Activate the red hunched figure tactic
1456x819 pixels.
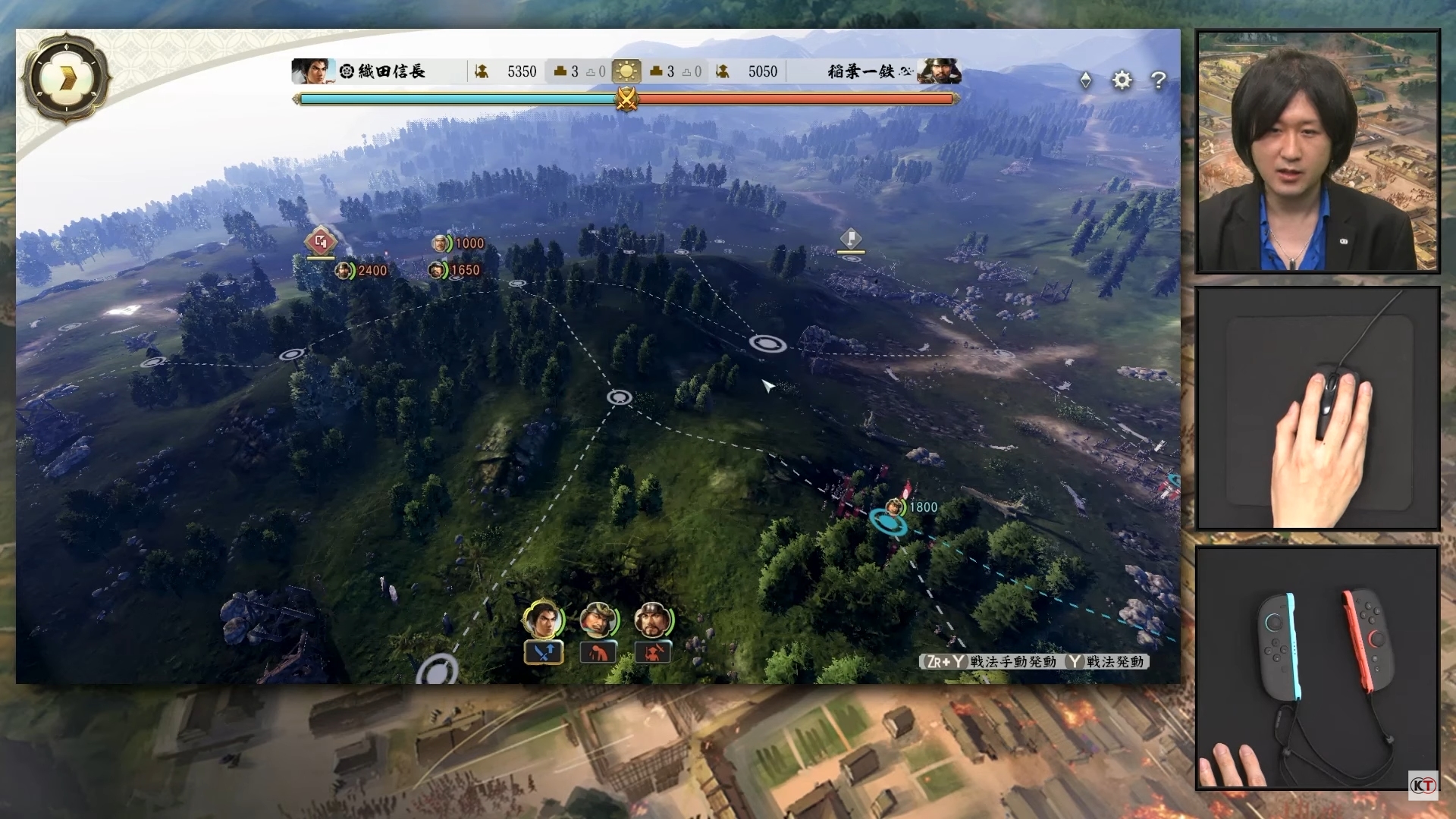[598, 652]
